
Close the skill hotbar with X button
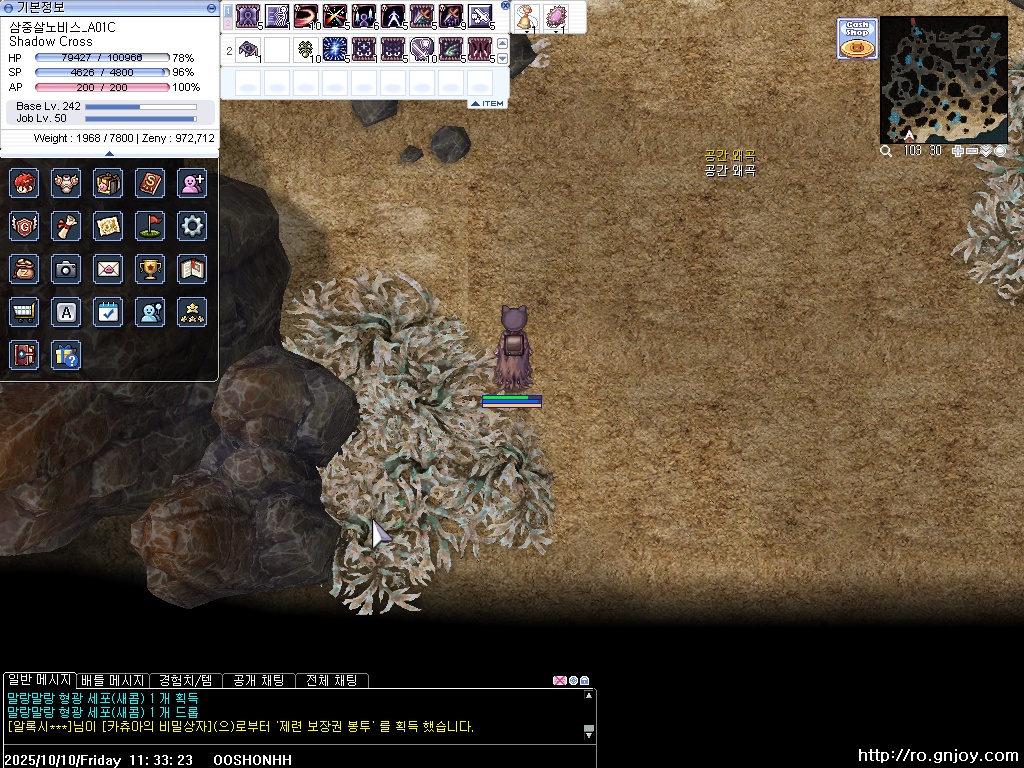tap(506, 6)
